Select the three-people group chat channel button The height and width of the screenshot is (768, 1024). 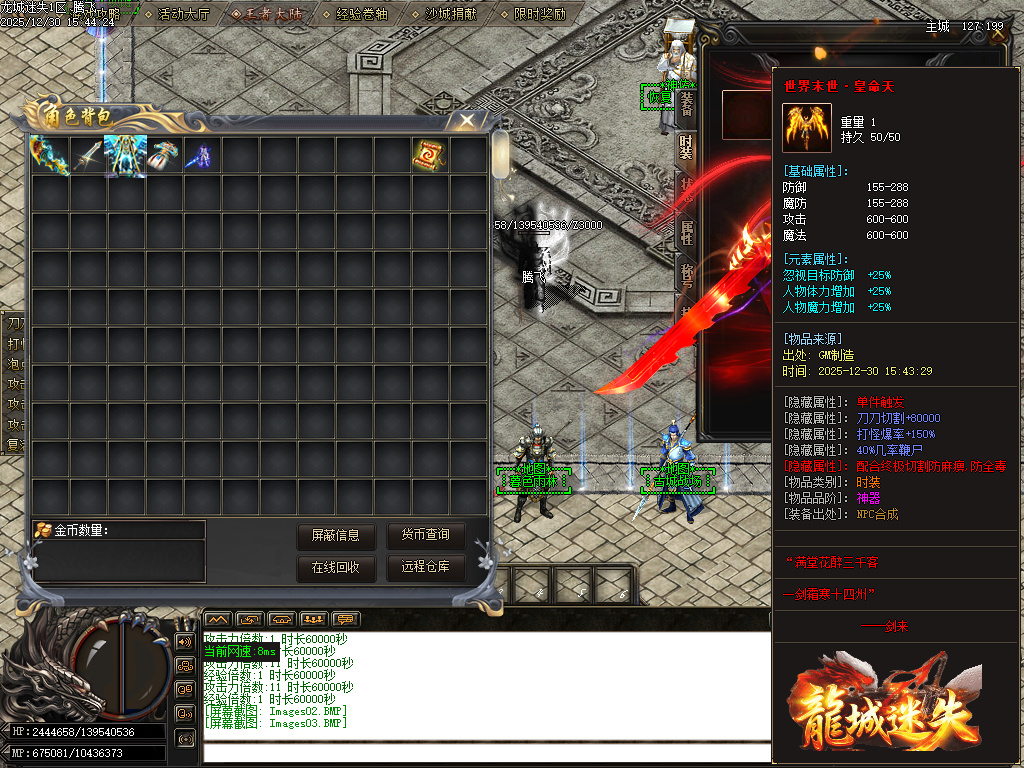[314, 619]
